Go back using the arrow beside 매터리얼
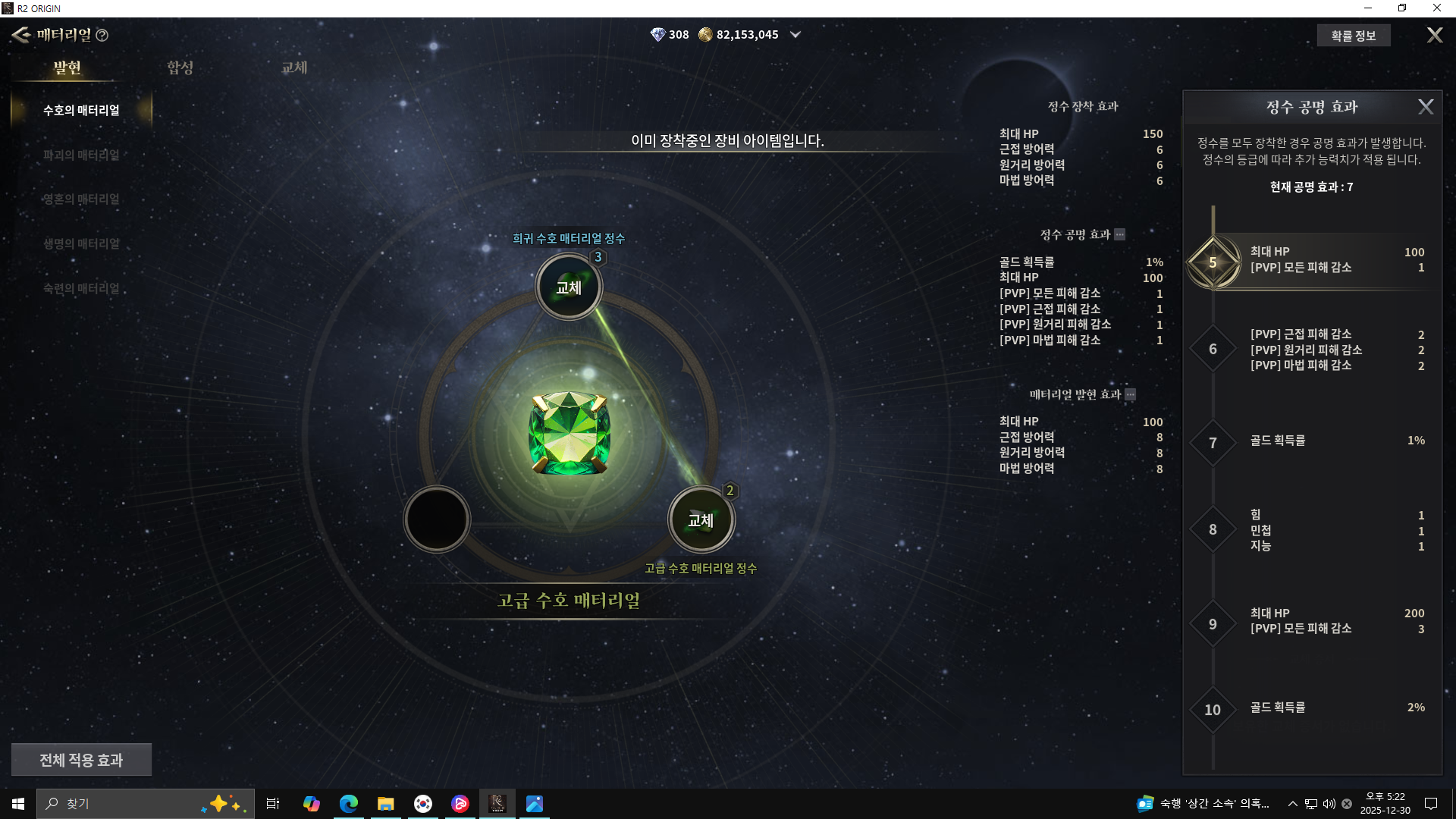The height and width of the screenshot is (819, 1456). [x=20, y=35]
